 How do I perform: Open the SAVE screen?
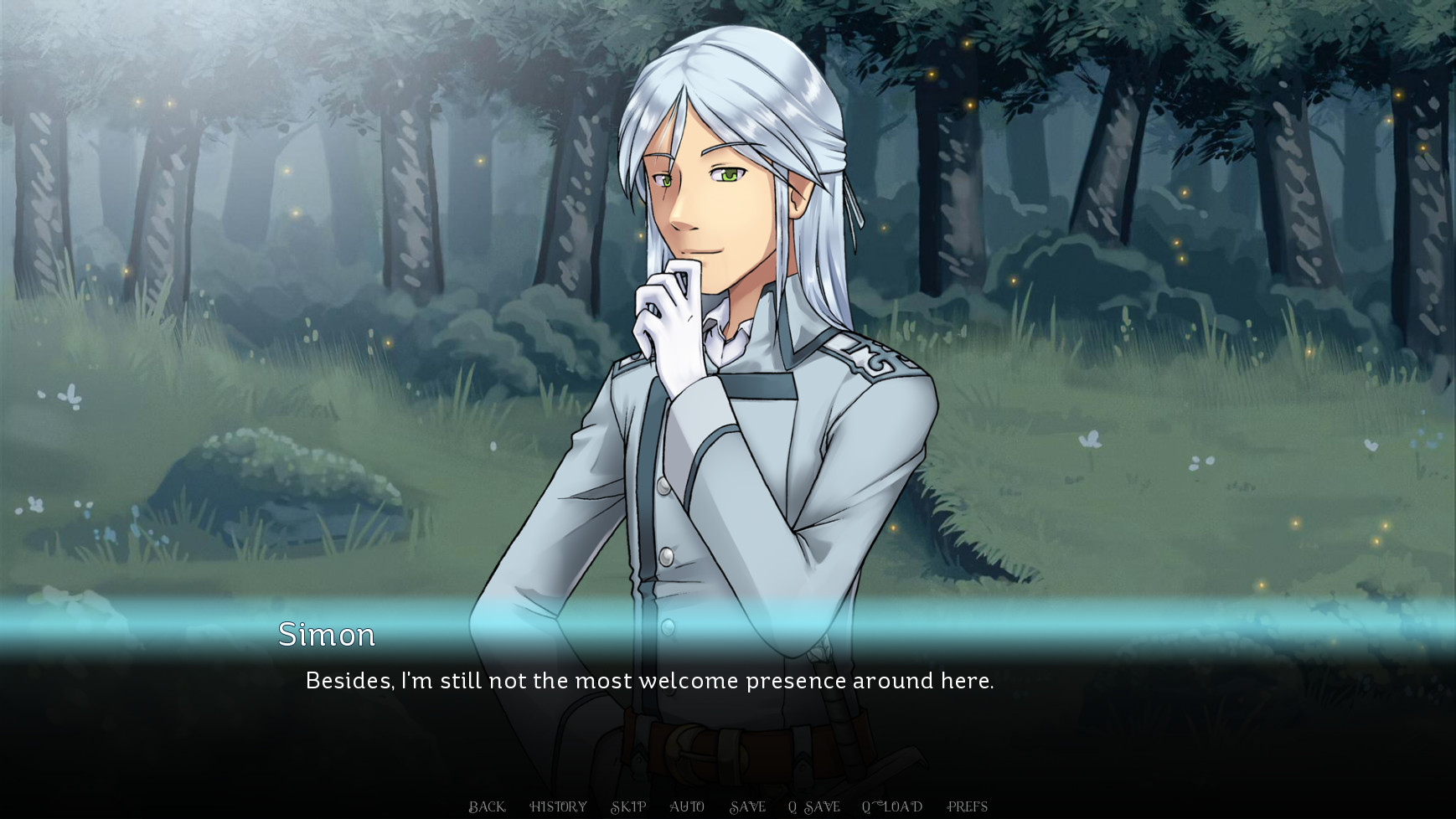[x=750, y=806]
